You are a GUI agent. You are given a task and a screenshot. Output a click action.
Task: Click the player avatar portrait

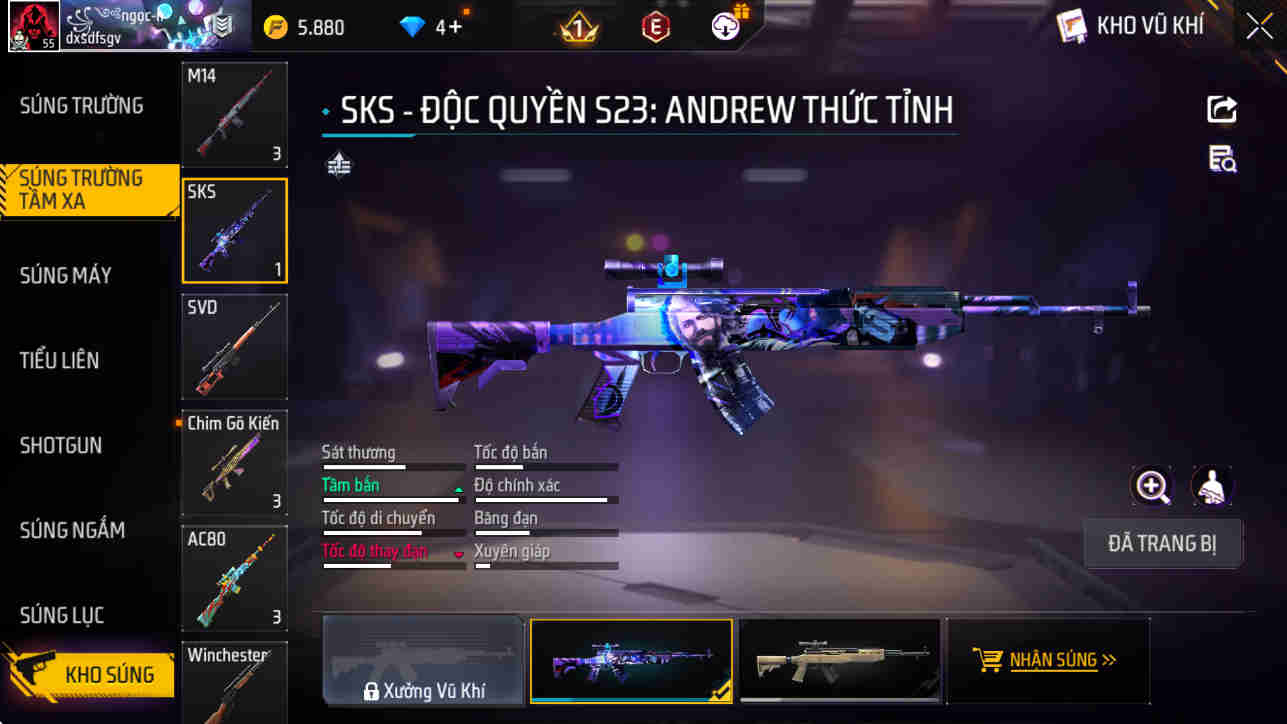tap(33, 26)
